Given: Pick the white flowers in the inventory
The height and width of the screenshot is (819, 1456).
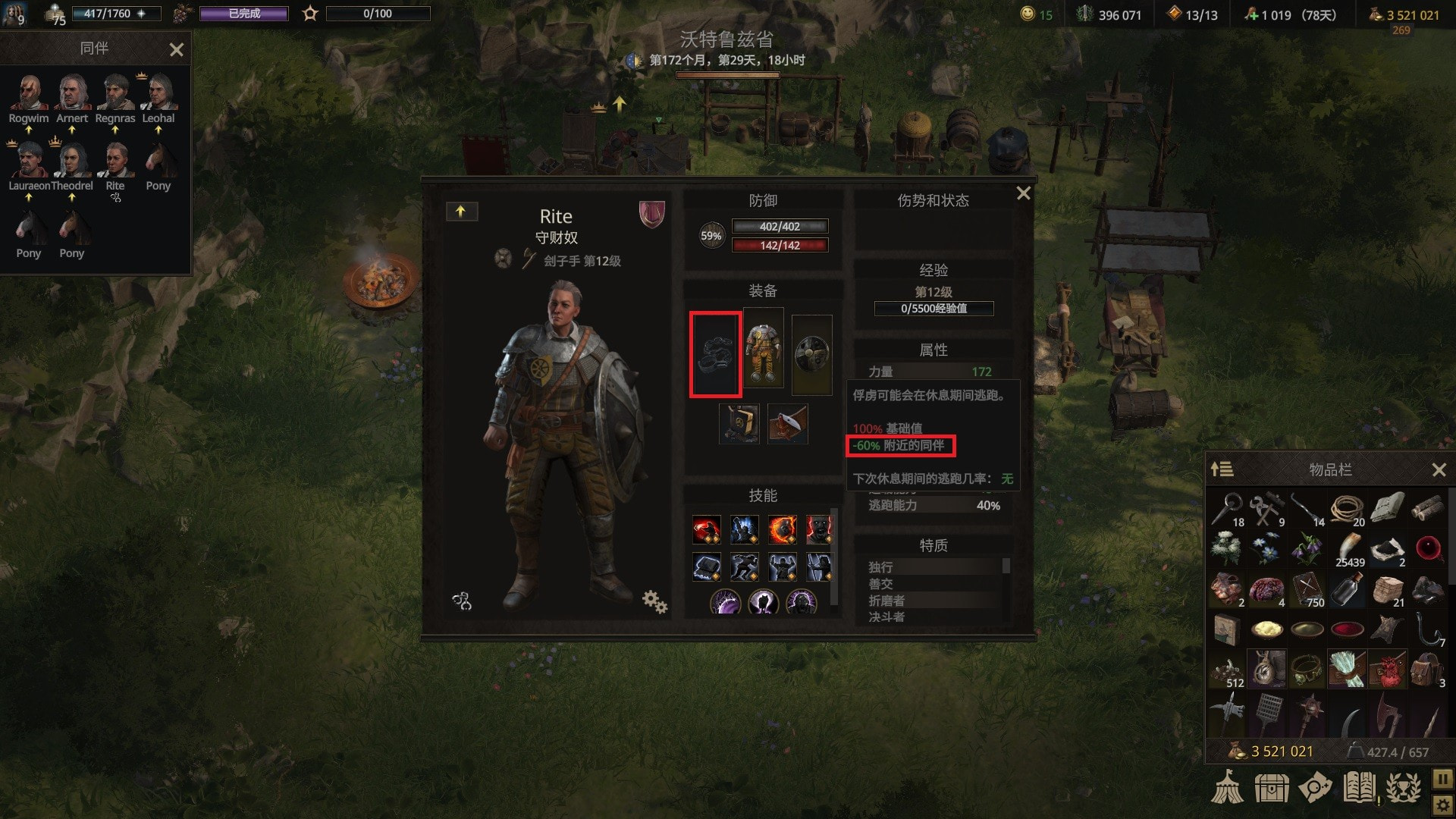Looking at the screenshot, I should point(1225,548).
